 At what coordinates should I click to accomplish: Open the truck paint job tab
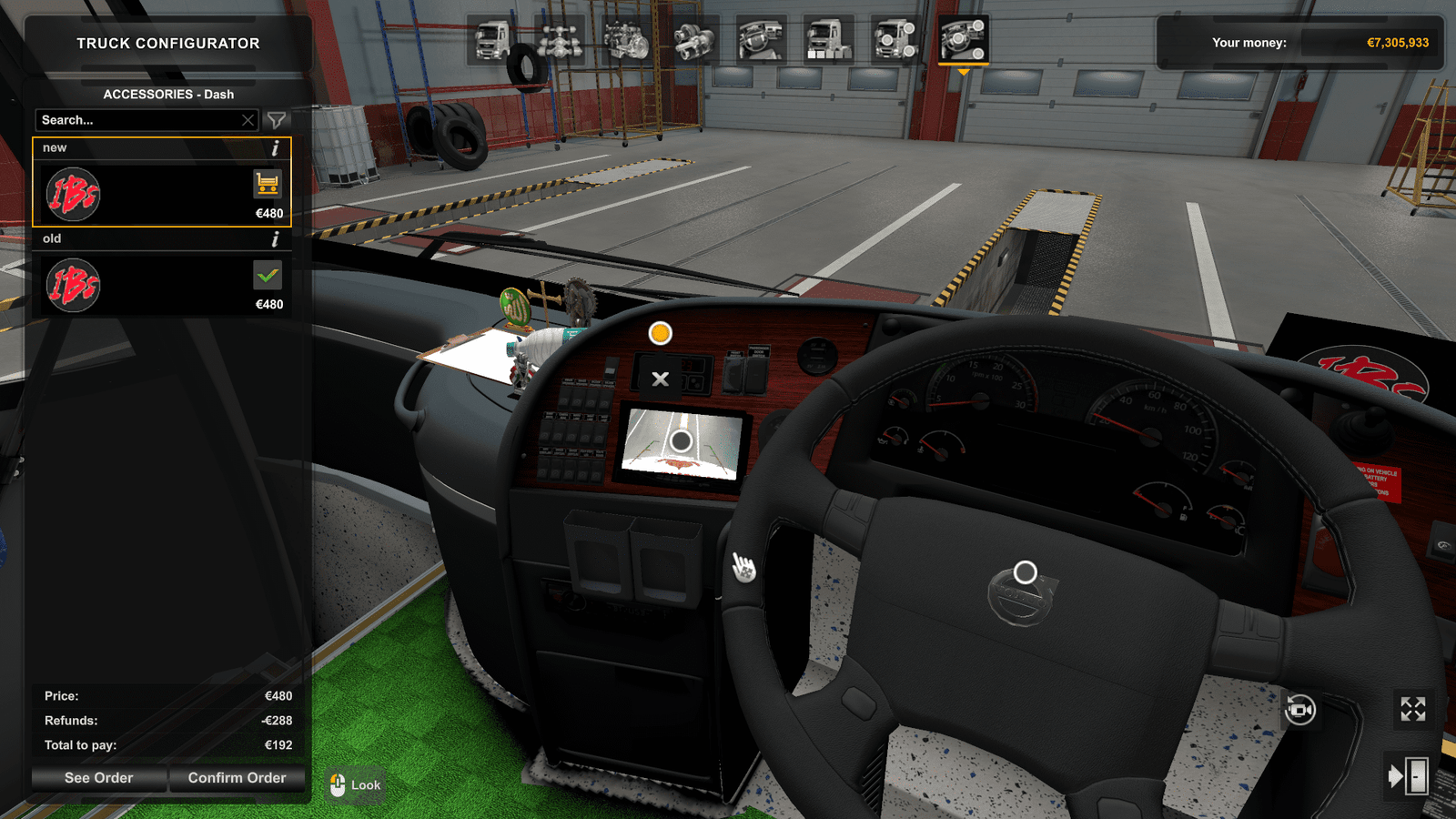[x=829, y=40]
